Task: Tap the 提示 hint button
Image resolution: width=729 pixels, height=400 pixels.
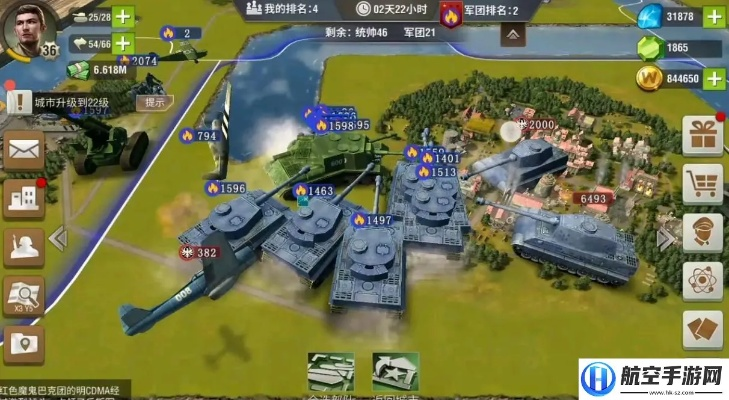Action: coord(155,102)
